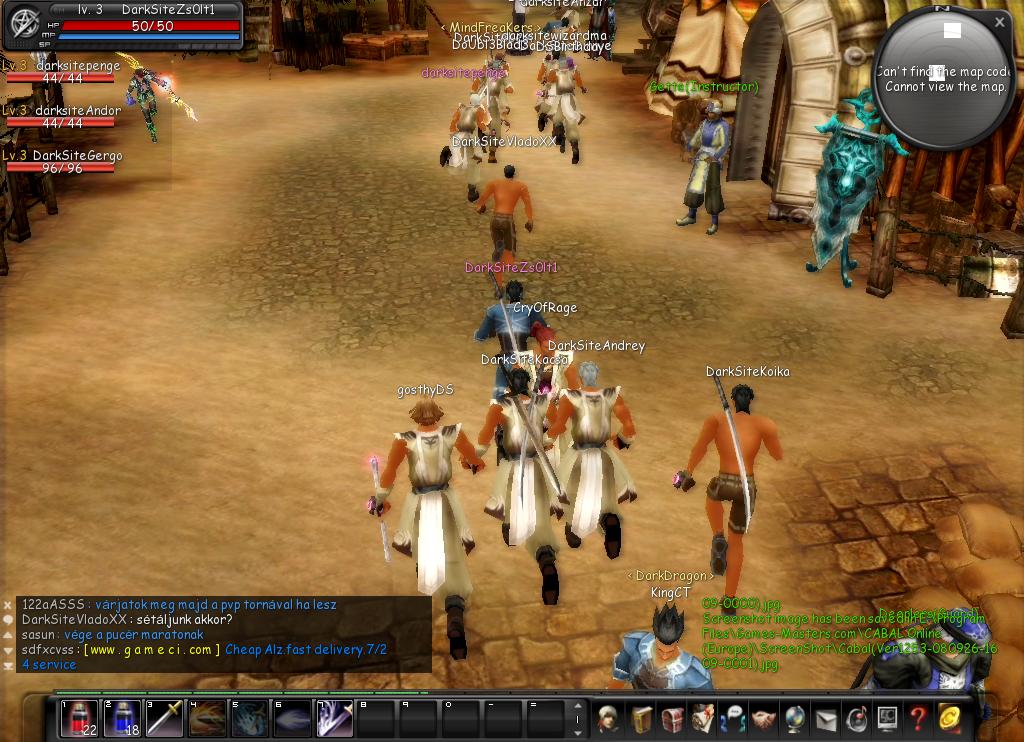Viewport: 1024px width, 742px height.
Task: Select party member darksitepenge
Action: pos(62,72)
